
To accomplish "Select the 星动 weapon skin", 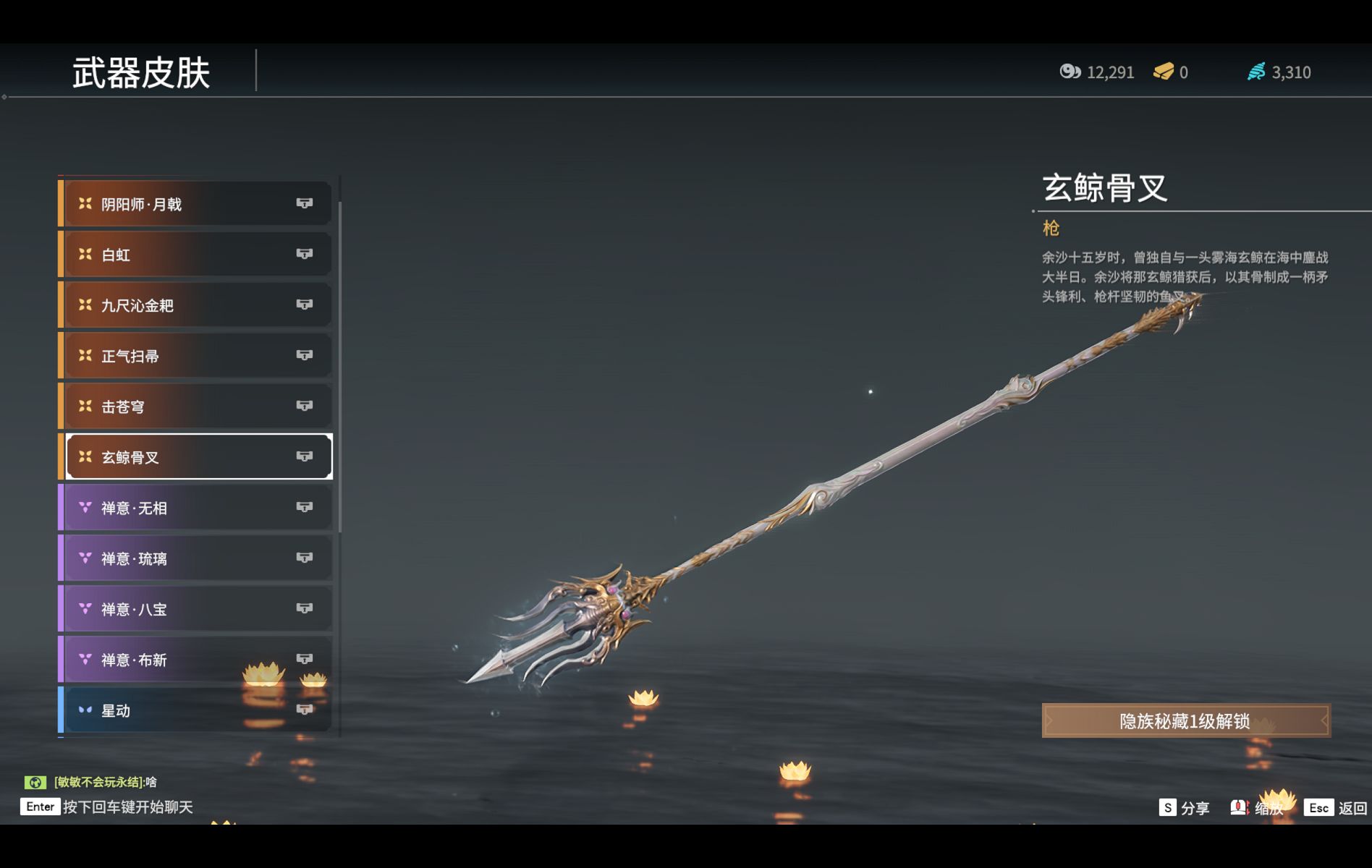I will tap(197, 710).
